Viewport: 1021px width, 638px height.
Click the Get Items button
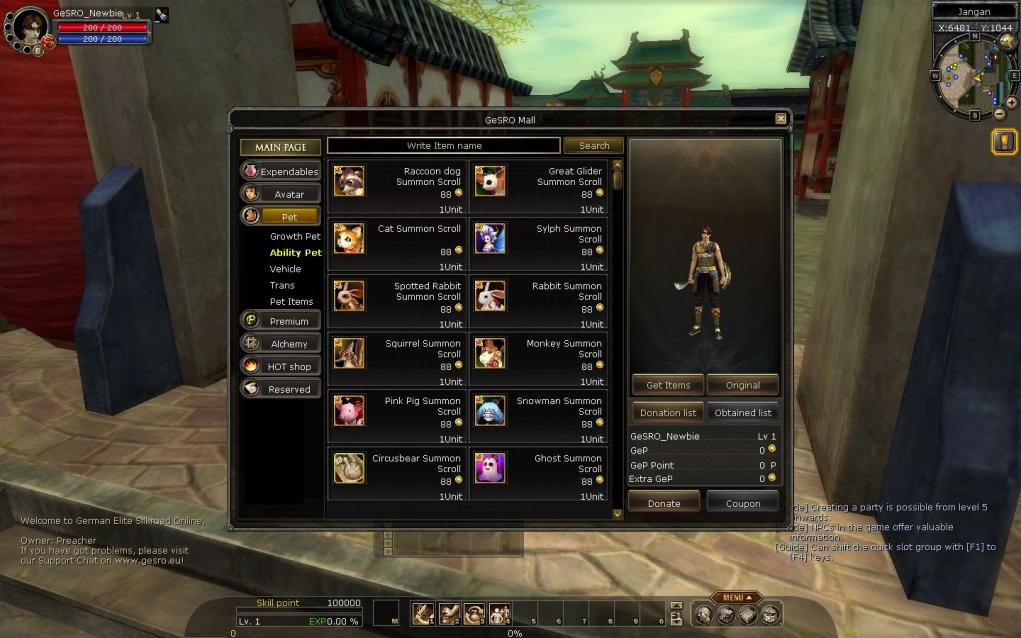click(x=668, y=385)
